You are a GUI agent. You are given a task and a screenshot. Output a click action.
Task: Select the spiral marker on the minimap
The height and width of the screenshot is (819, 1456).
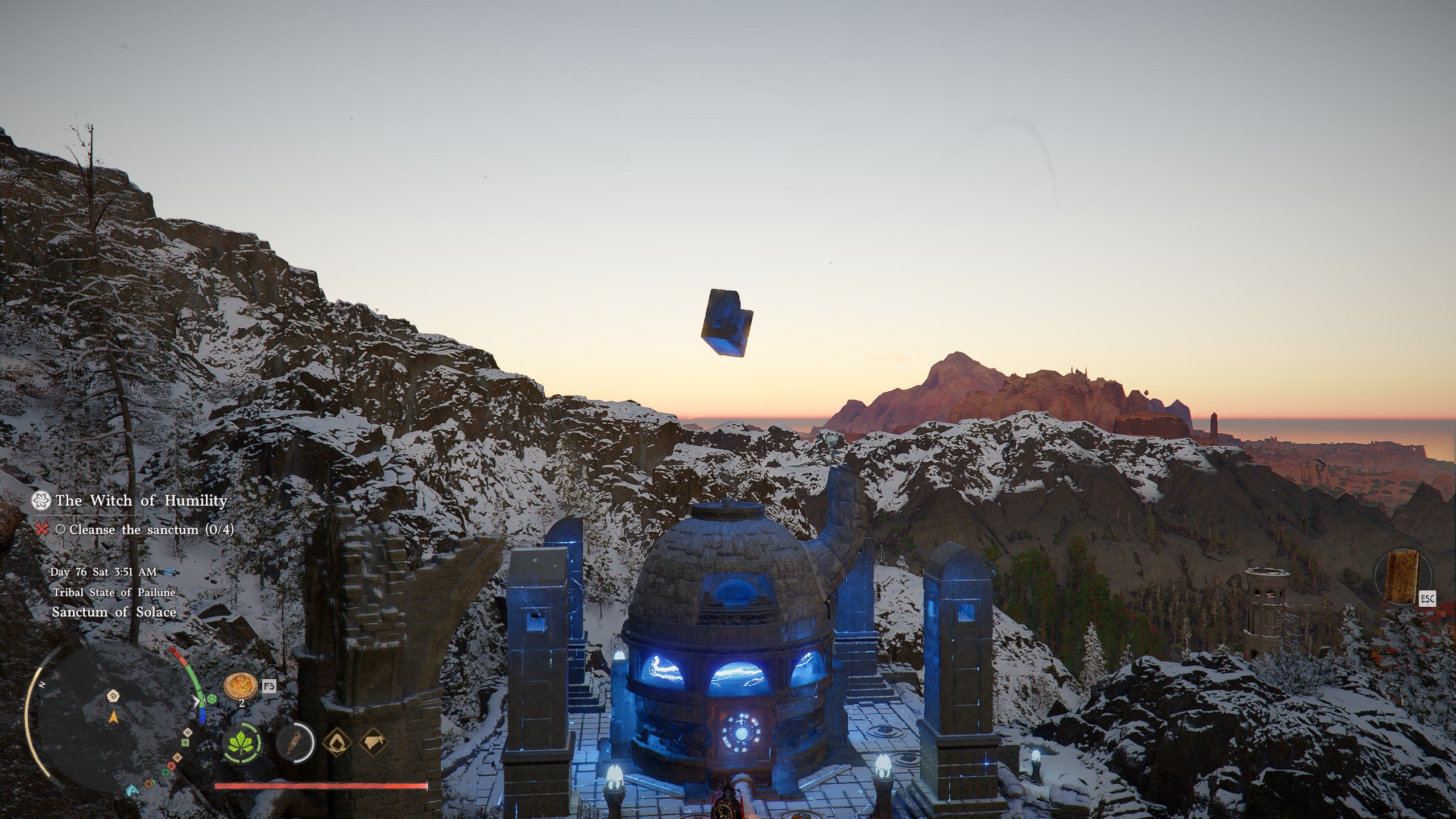tap(113, 696)
